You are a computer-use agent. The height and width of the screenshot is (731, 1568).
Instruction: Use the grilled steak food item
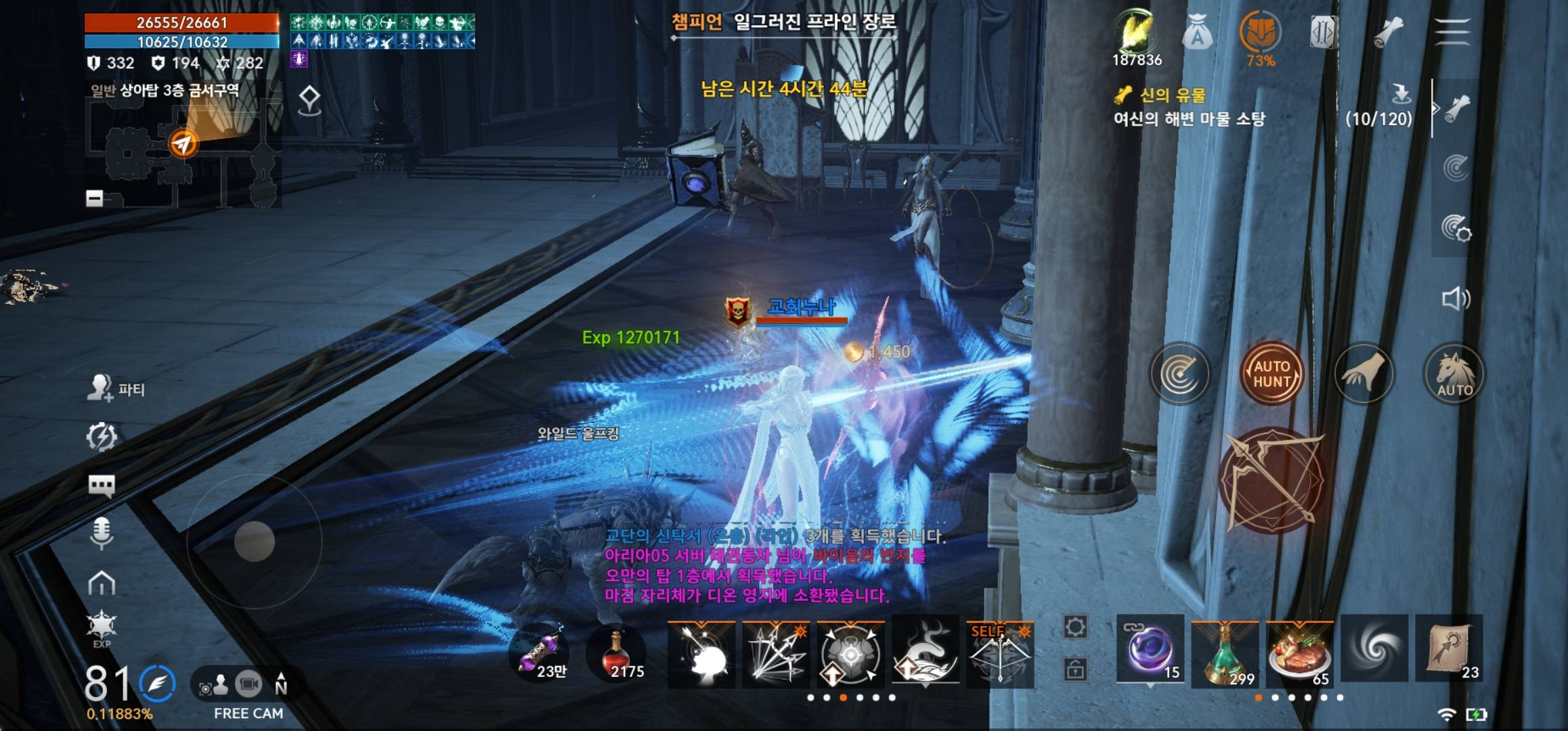pos(1299,653)
